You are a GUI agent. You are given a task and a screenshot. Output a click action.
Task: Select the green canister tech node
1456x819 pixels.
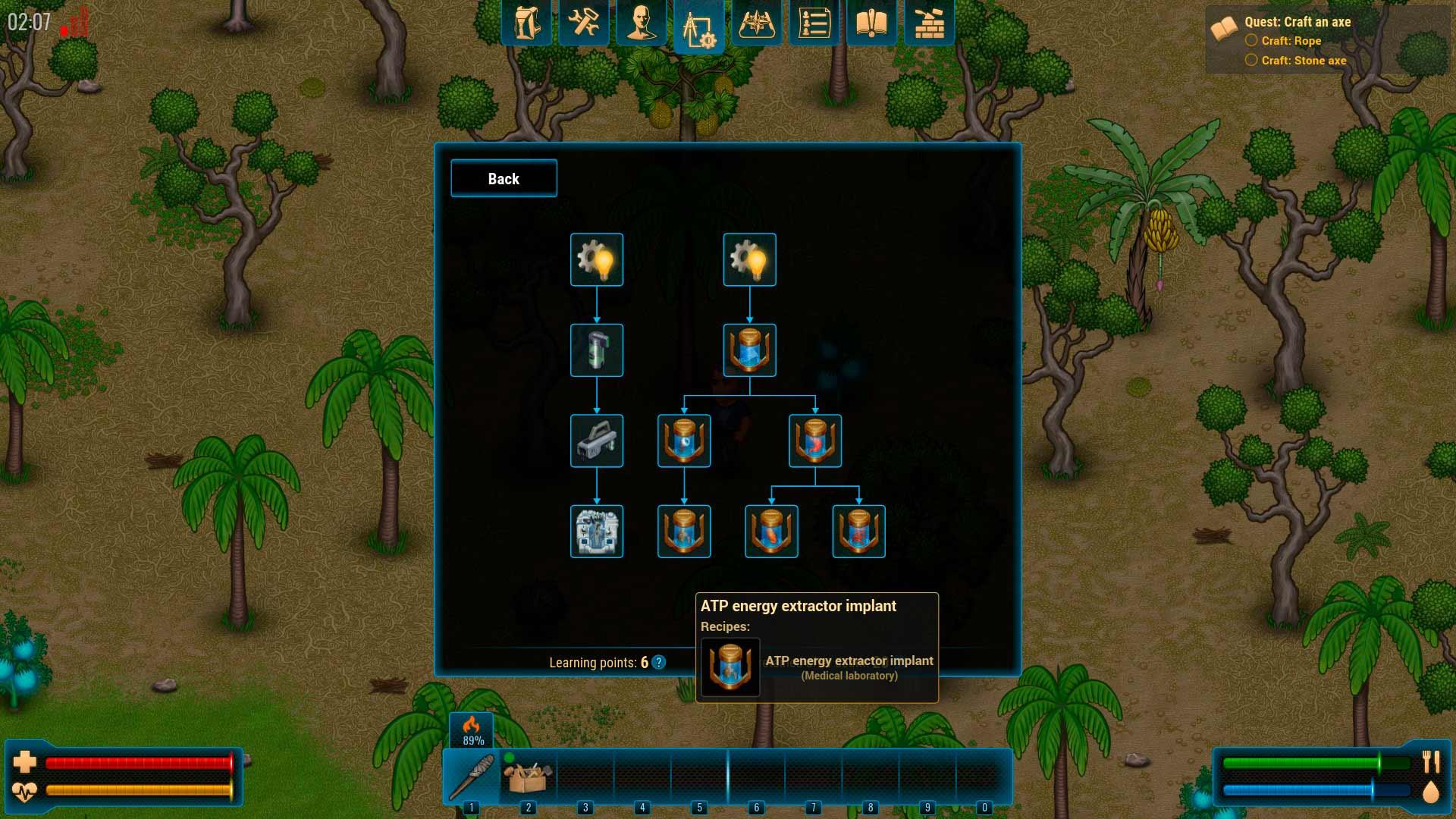(x=597, y=350)
